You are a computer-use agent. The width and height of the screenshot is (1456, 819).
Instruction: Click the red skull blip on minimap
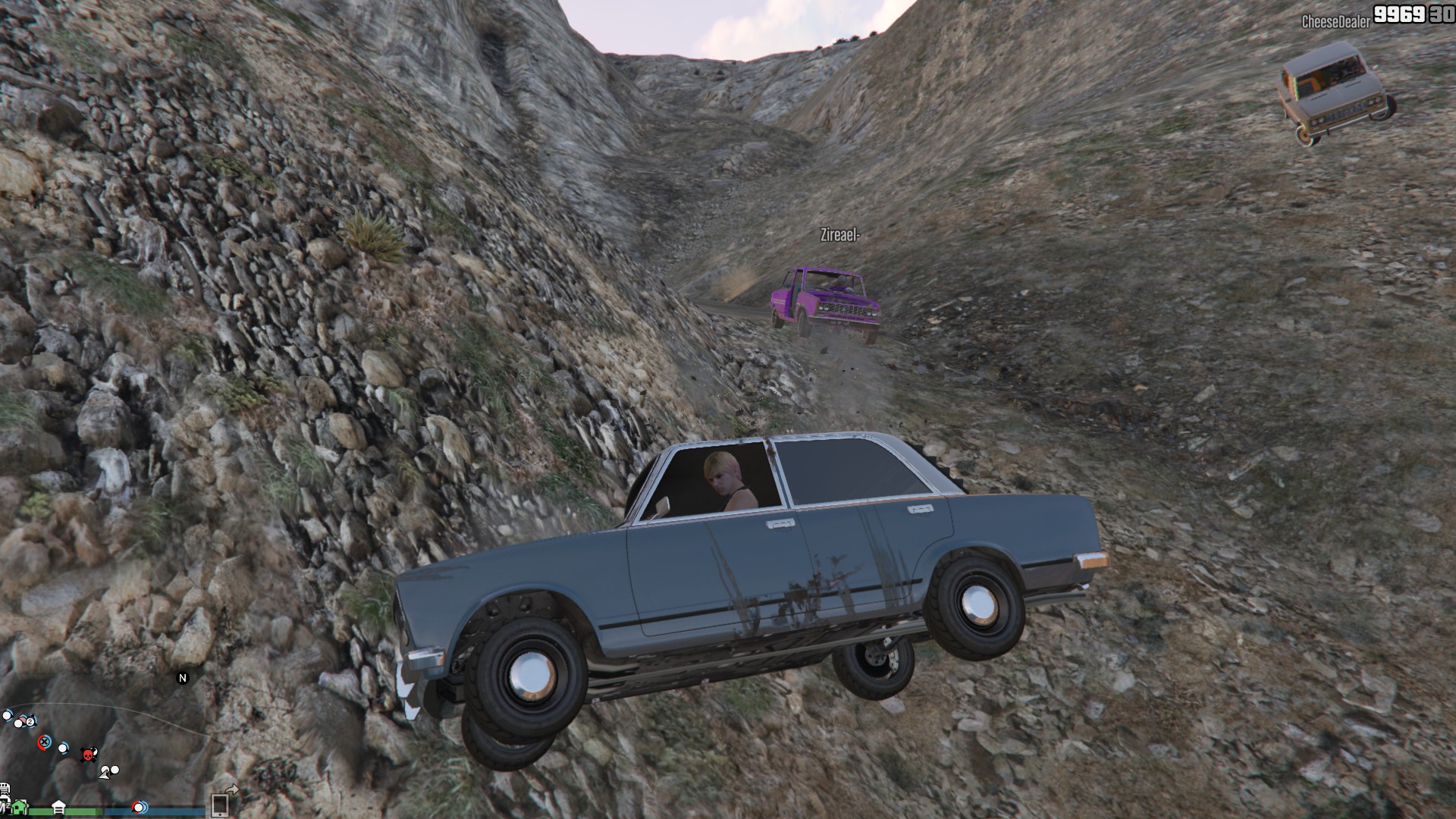[88, 754]
